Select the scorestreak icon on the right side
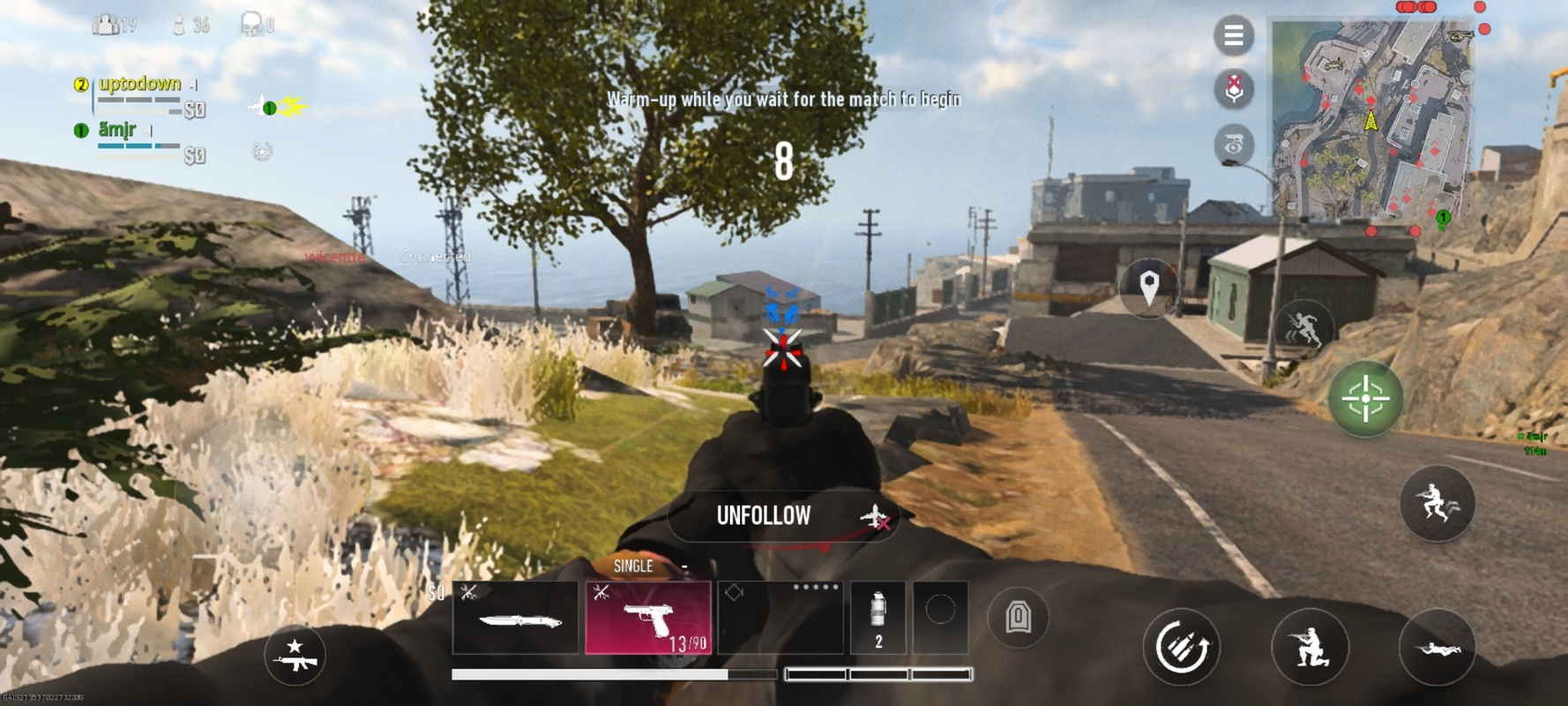 pos(1233,143)
